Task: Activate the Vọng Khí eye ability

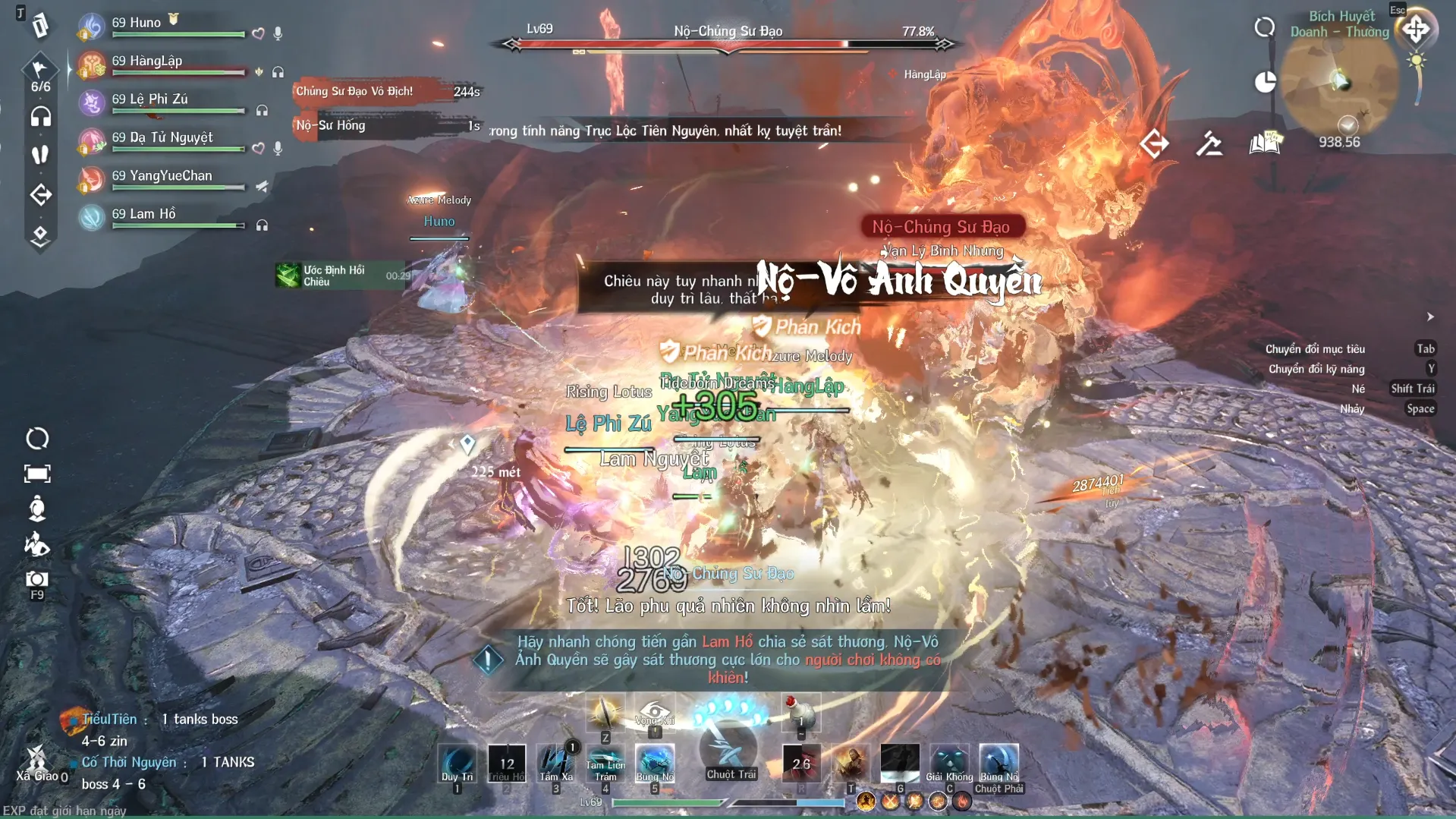Action: [x=654, y=713]
